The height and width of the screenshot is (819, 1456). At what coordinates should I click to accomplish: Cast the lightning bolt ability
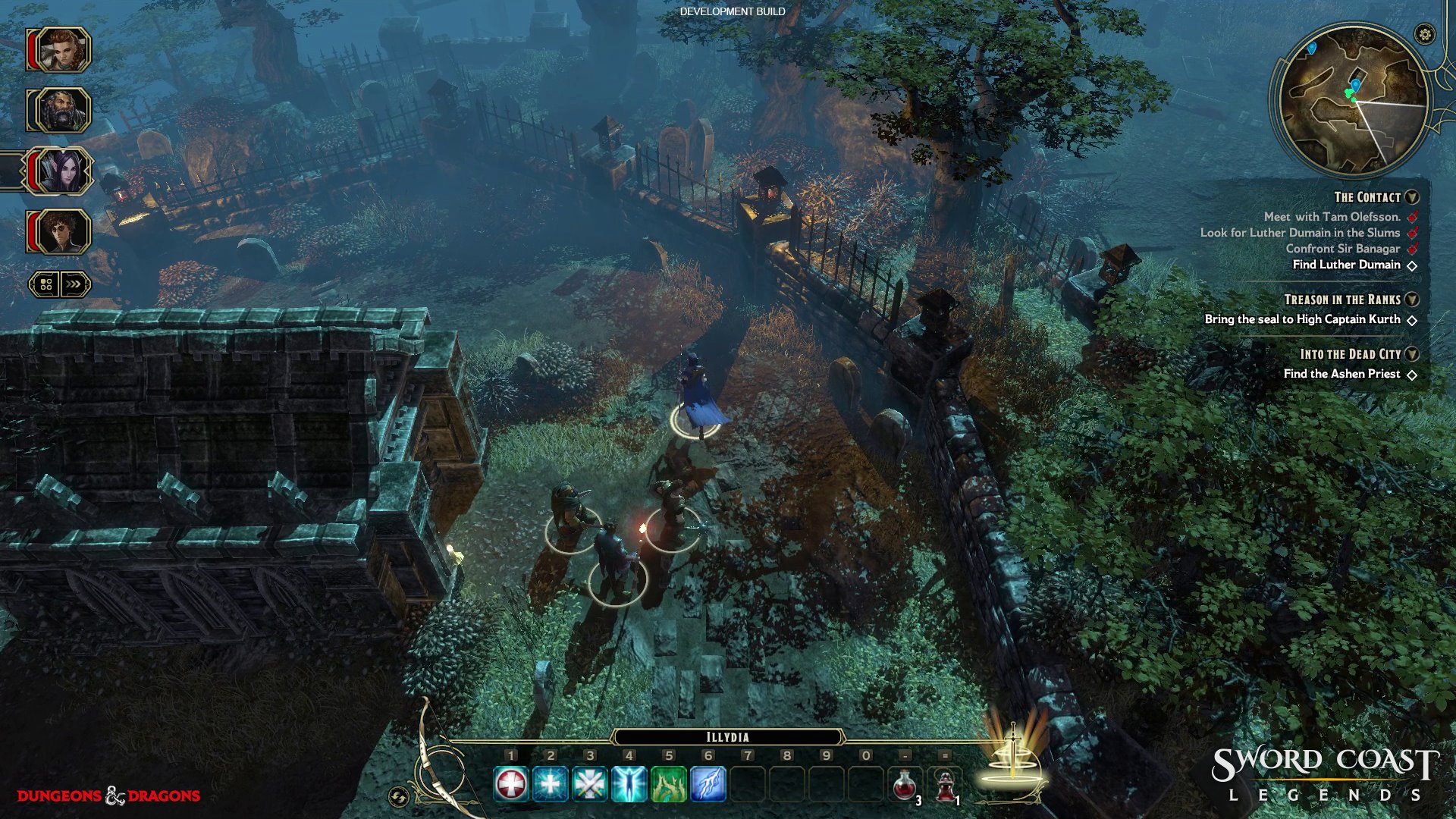pos(708,784)
